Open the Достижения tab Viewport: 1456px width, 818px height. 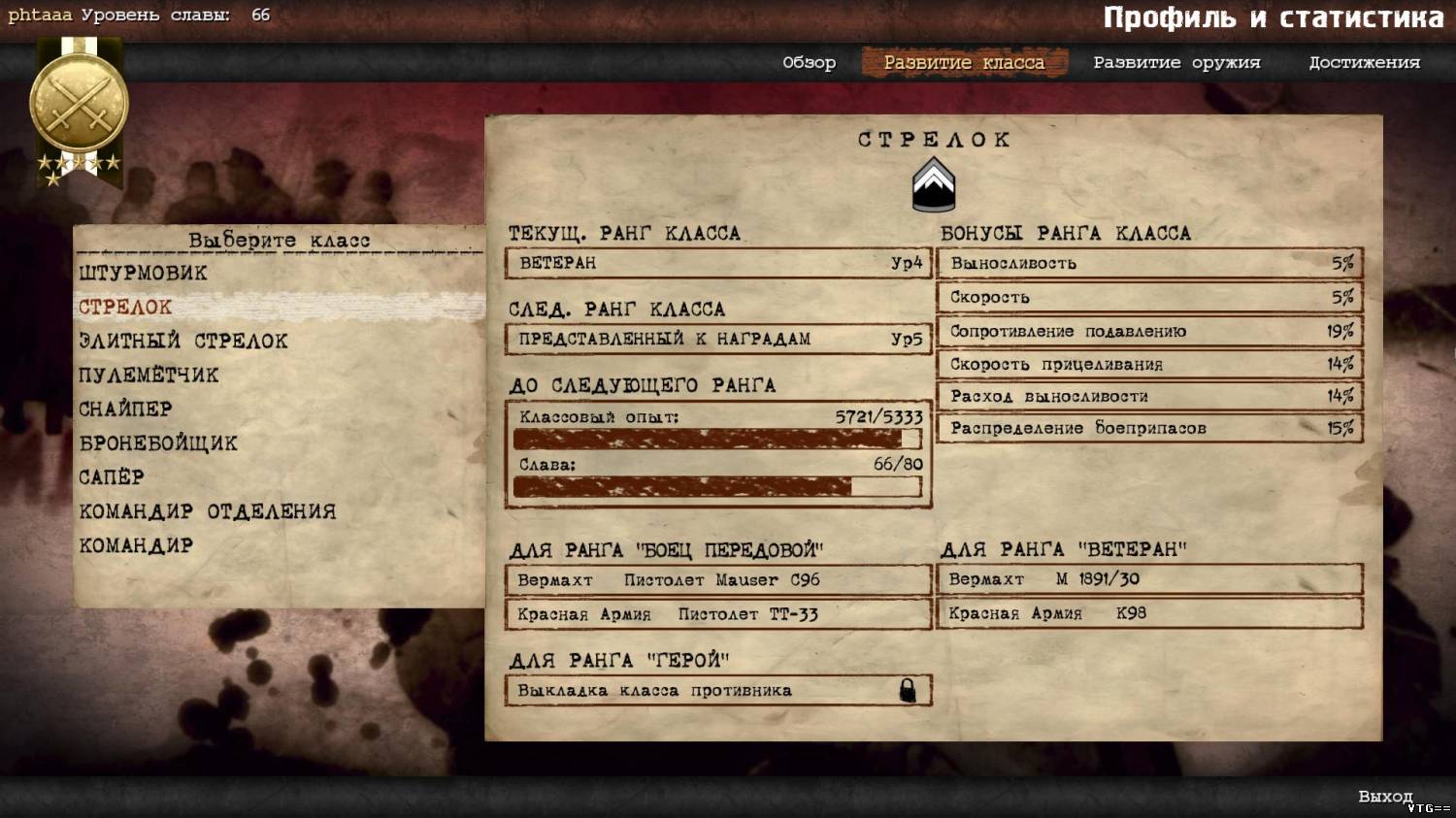pos(1364,63)
